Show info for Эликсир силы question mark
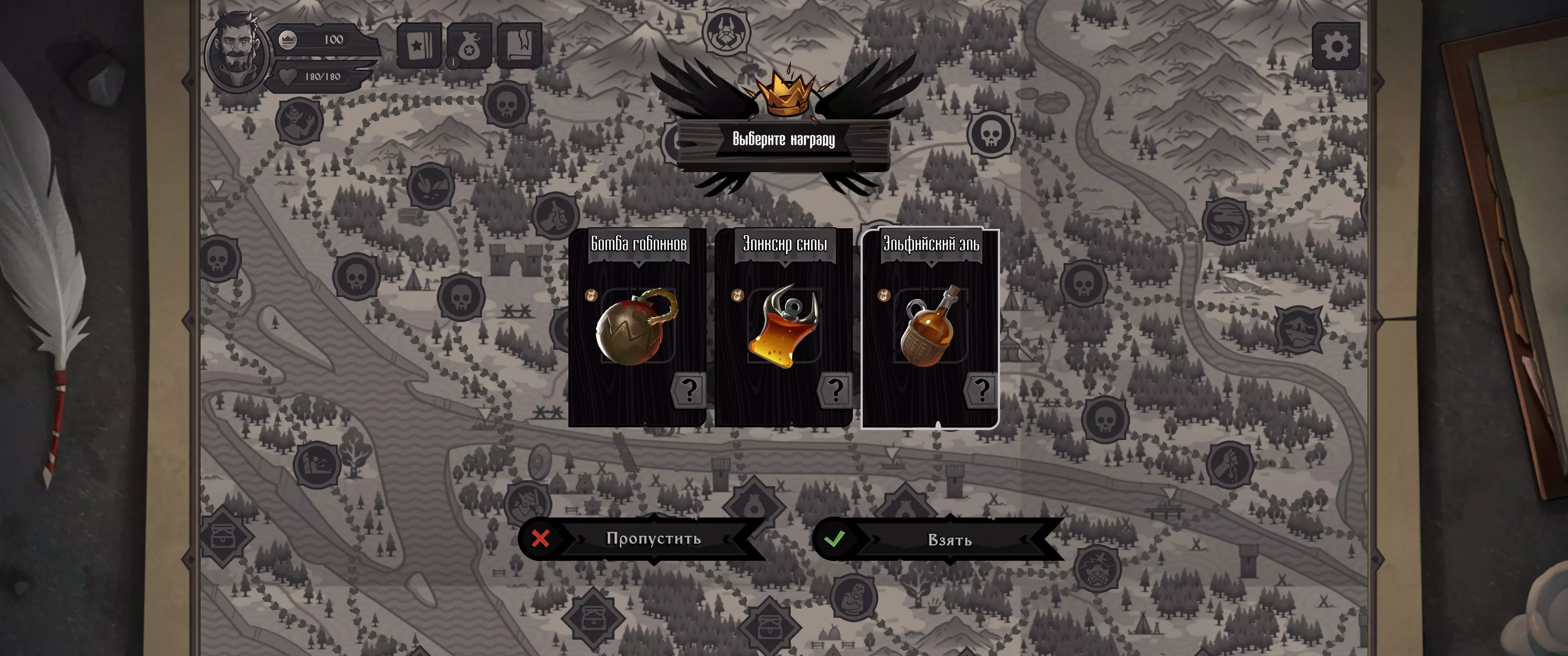This screenshot has width=1568, height=656. (x=835, y=390)
